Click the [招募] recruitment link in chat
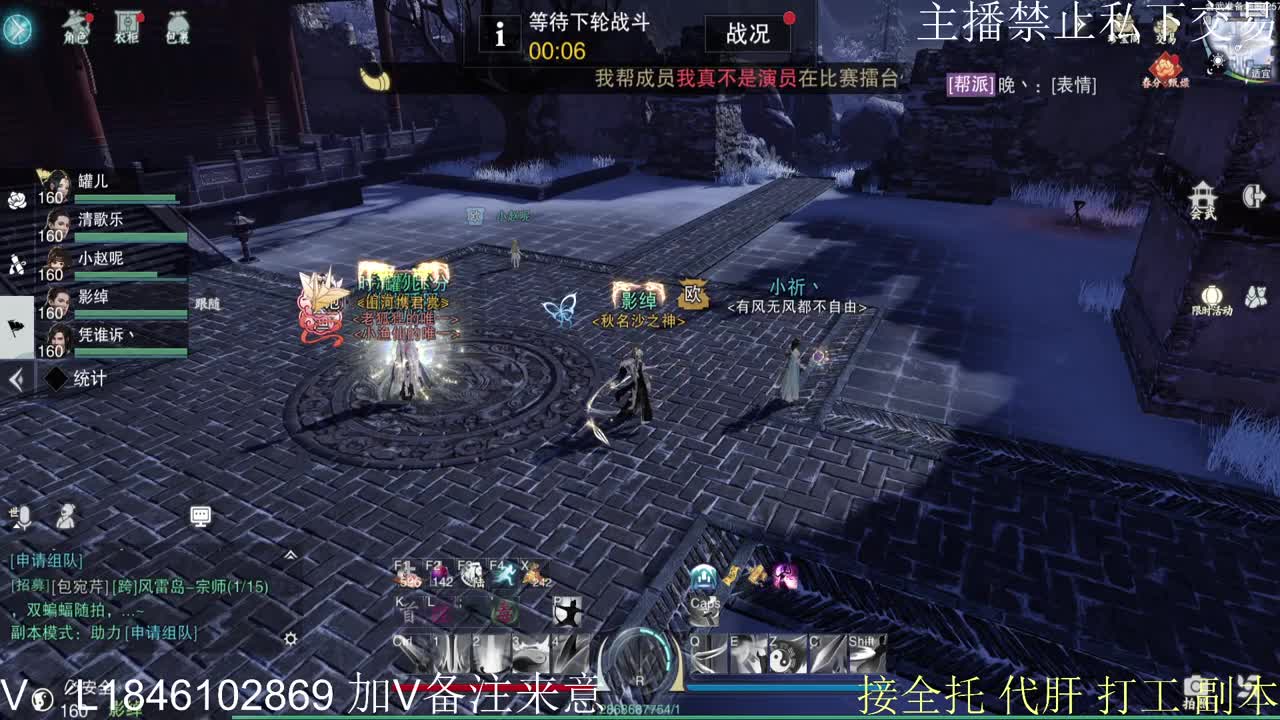This screenshot has width=1280, height=720. pyautogui.click(x=30, y=586)
